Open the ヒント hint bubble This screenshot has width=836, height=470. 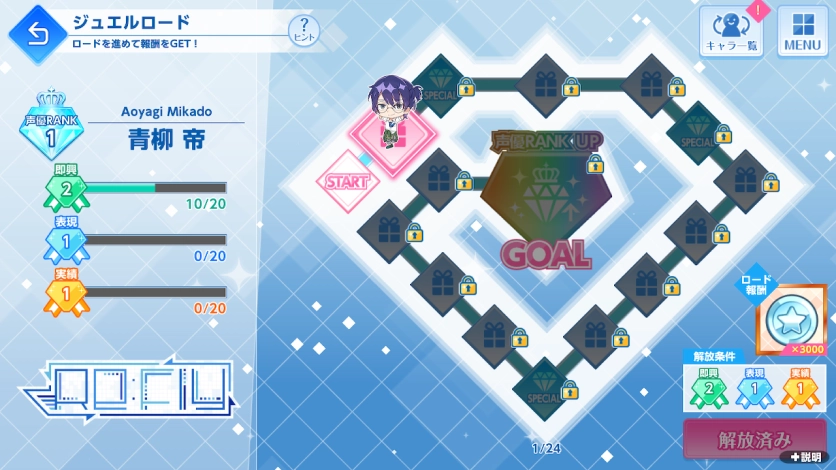coord(304,30)
